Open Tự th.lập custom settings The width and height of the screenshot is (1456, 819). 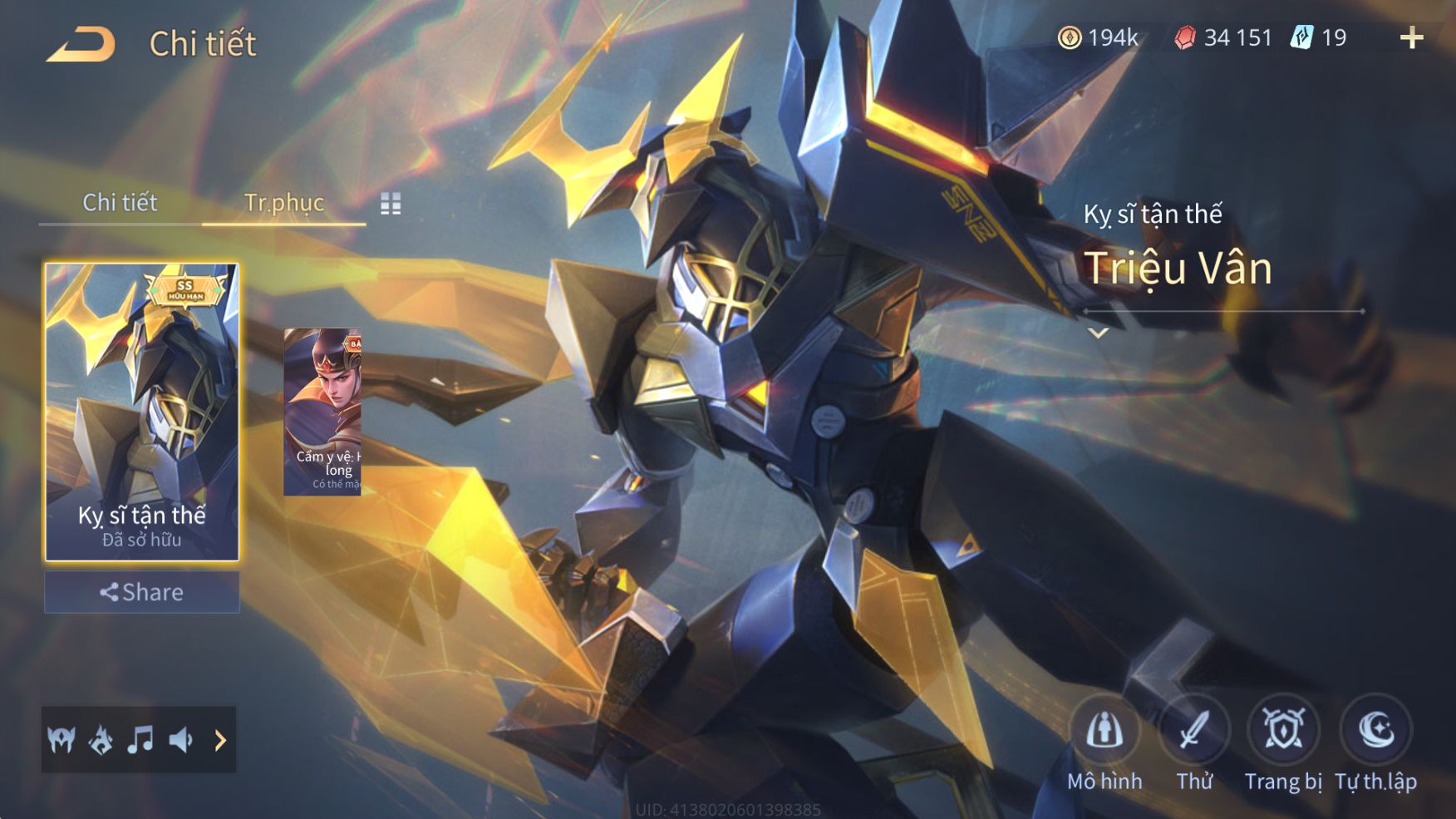(x=1375, y=732)
